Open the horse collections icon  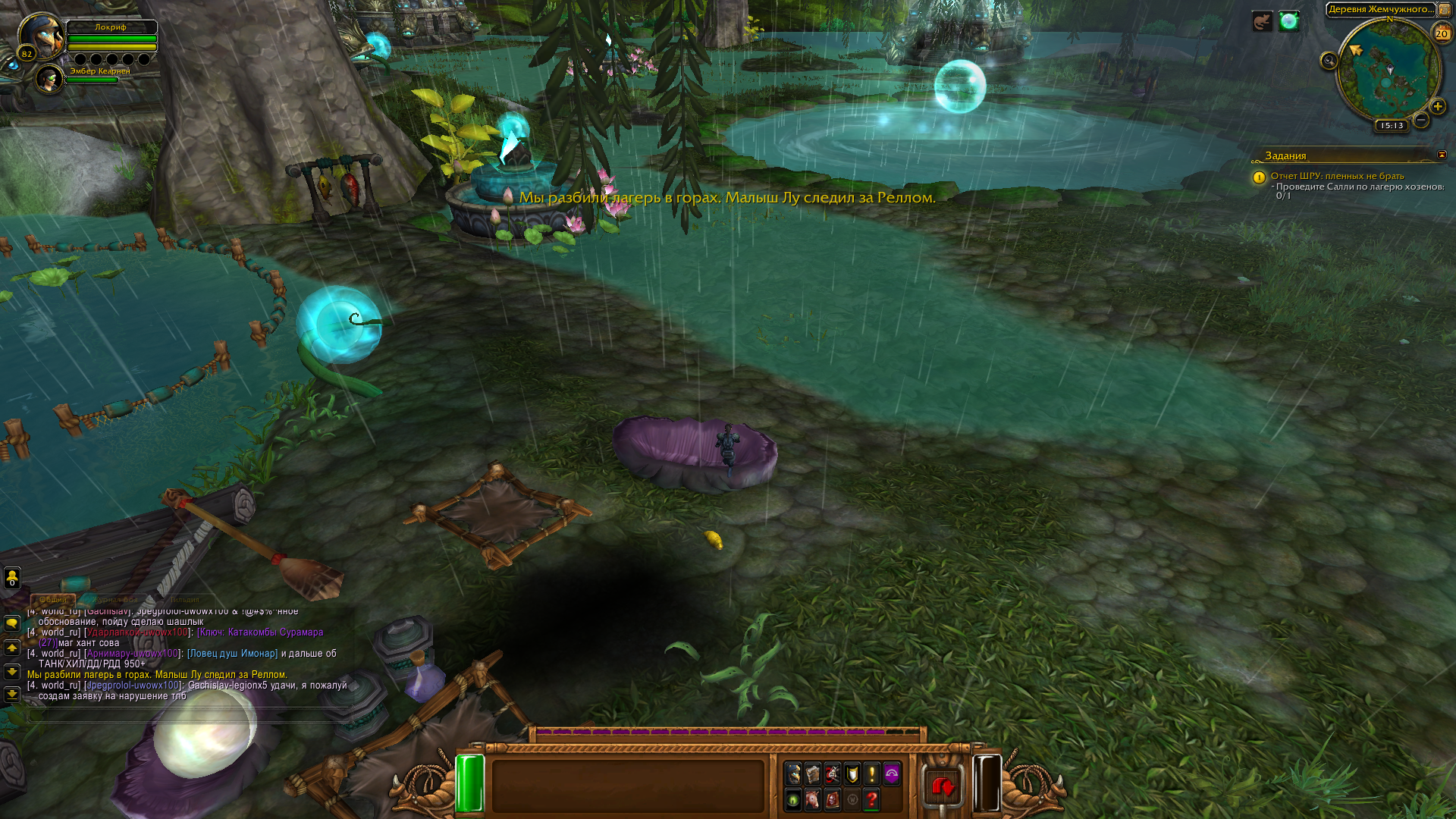pyautogui.click(x=813, y=799)
